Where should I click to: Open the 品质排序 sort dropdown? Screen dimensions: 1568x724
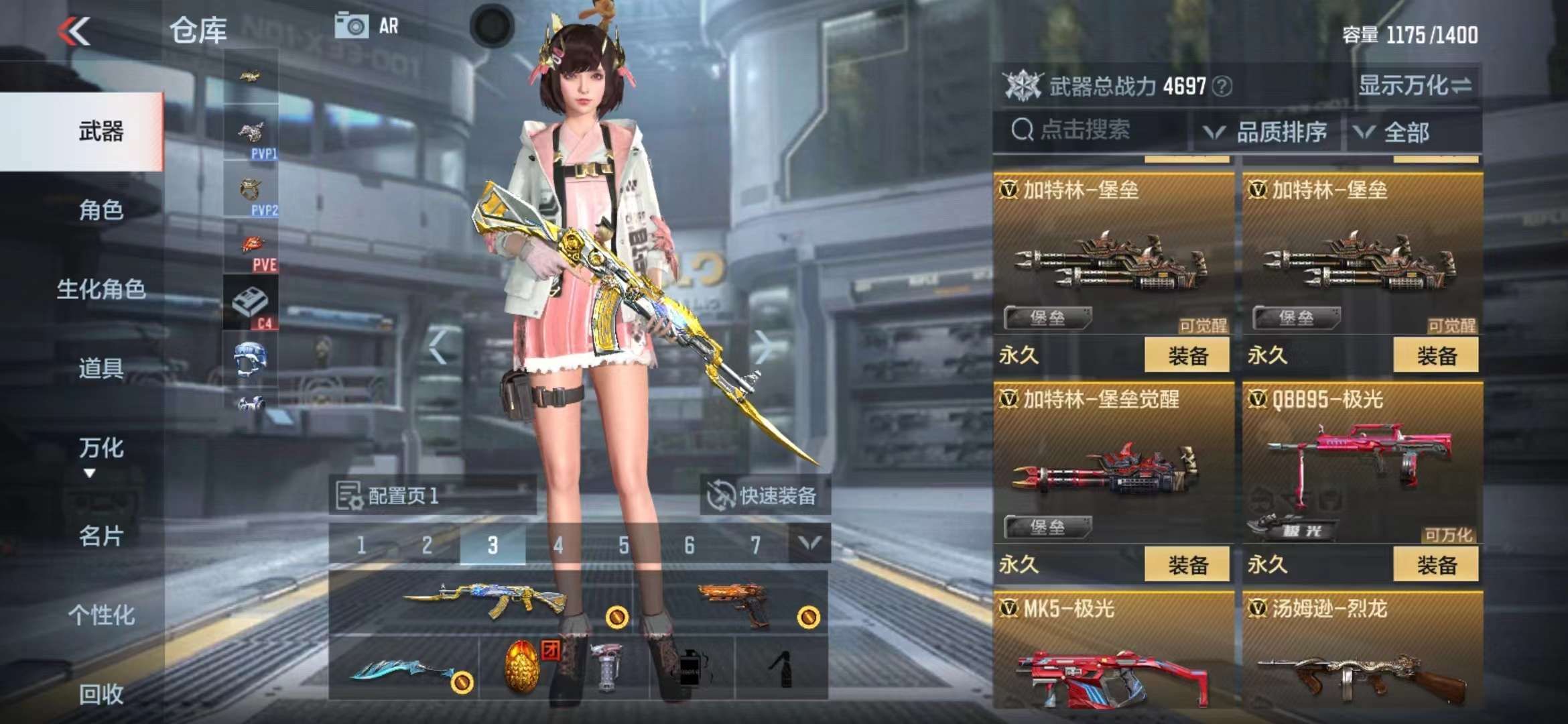click(1268, 132)
